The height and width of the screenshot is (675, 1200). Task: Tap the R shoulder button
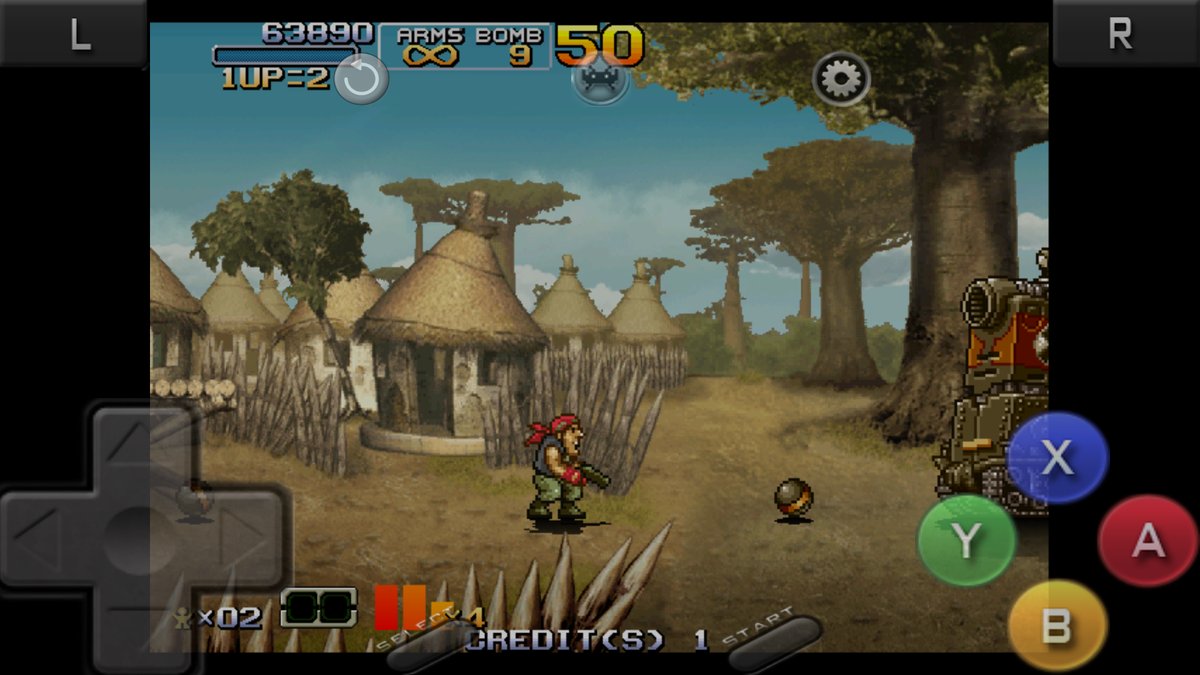1121,34
